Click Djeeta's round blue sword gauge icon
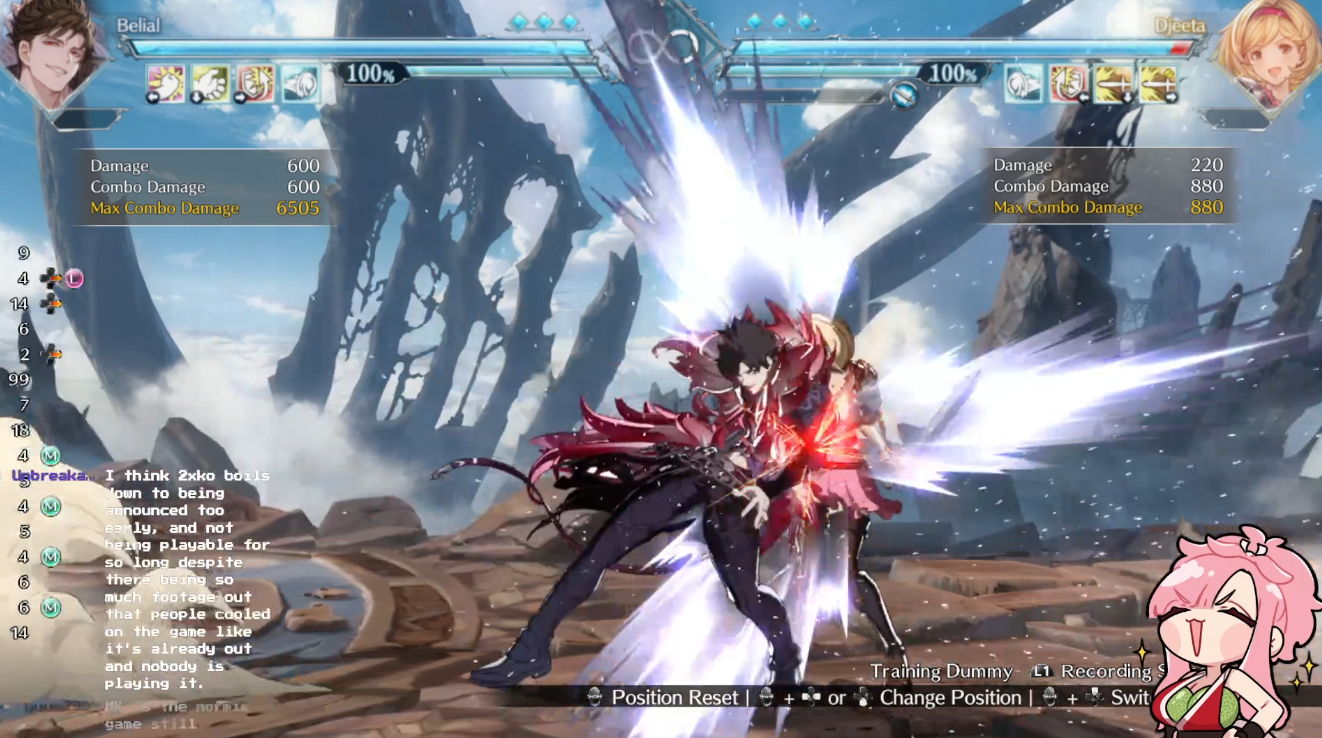Screen dimensions: 1322x738 point(904,95)
